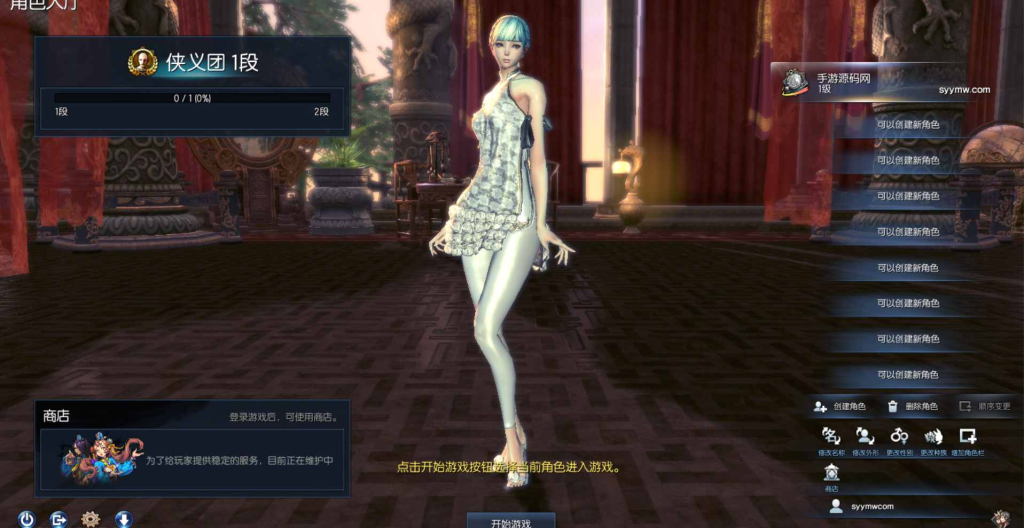Image resolution: width=1024 pixels, height=528 pixels.
Task: Open the 修改名称 rename option
Action: coord(832,437)
